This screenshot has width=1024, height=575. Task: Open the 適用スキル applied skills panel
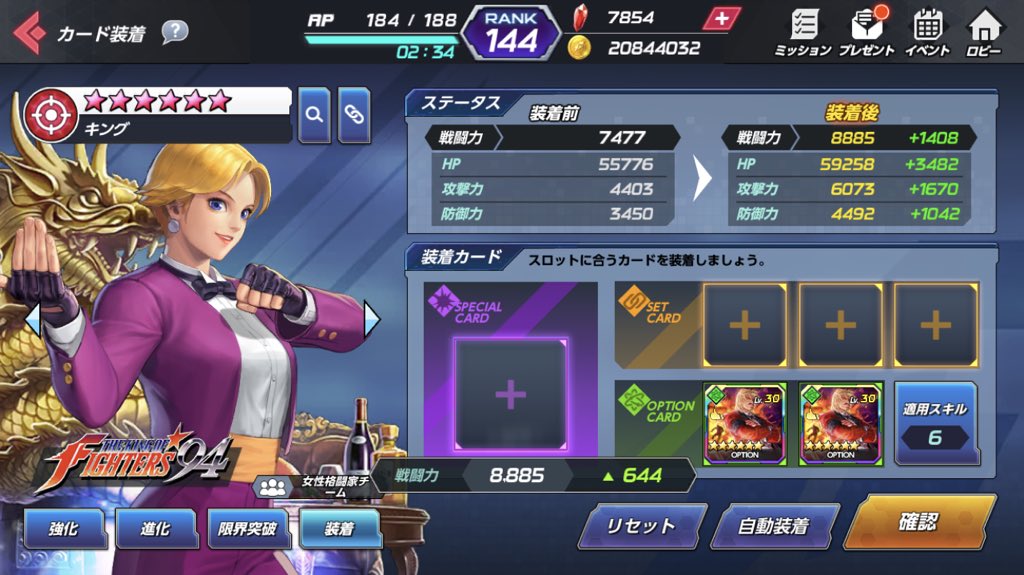(935, 423)
